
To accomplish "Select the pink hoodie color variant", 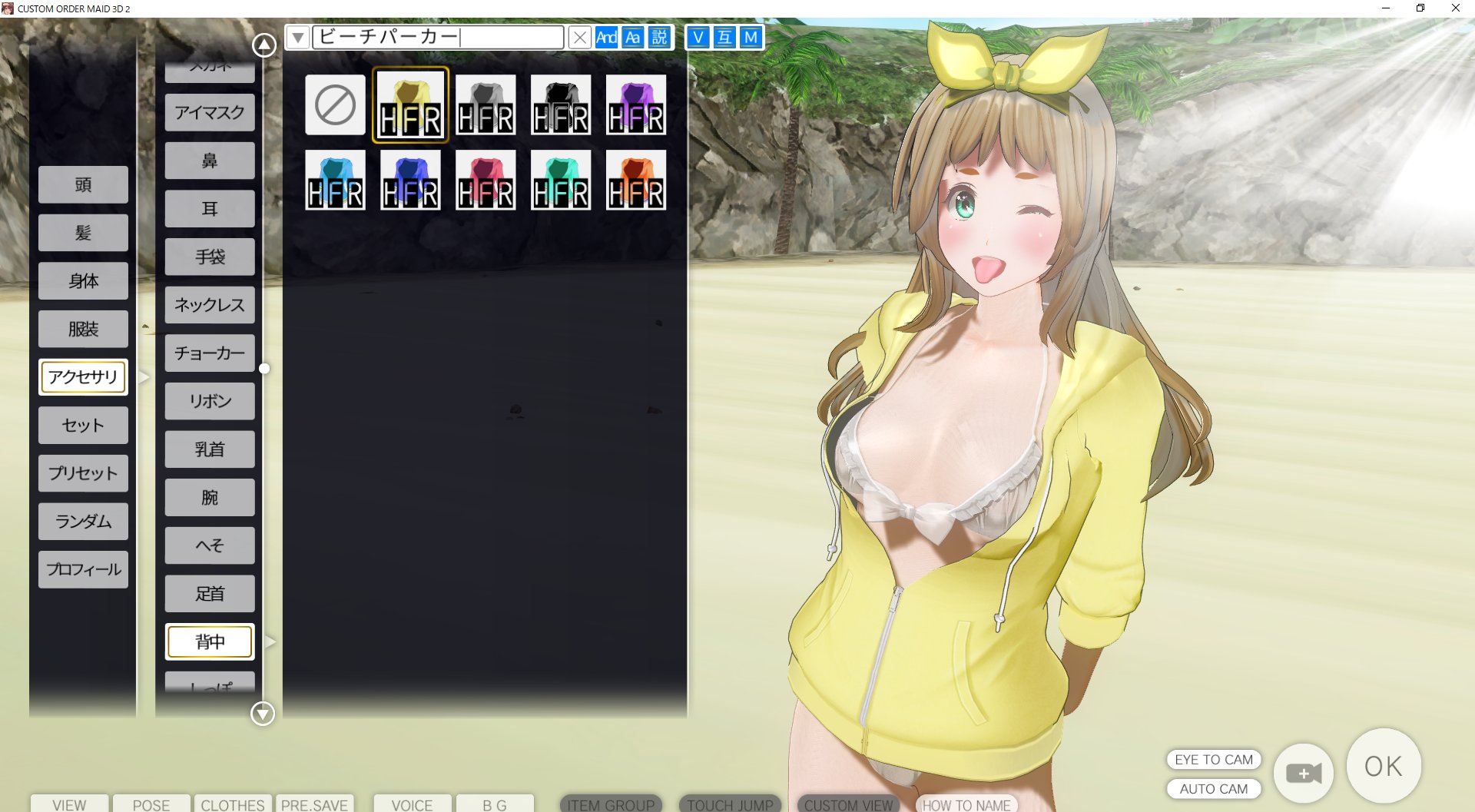I will (x=485, y=180).
